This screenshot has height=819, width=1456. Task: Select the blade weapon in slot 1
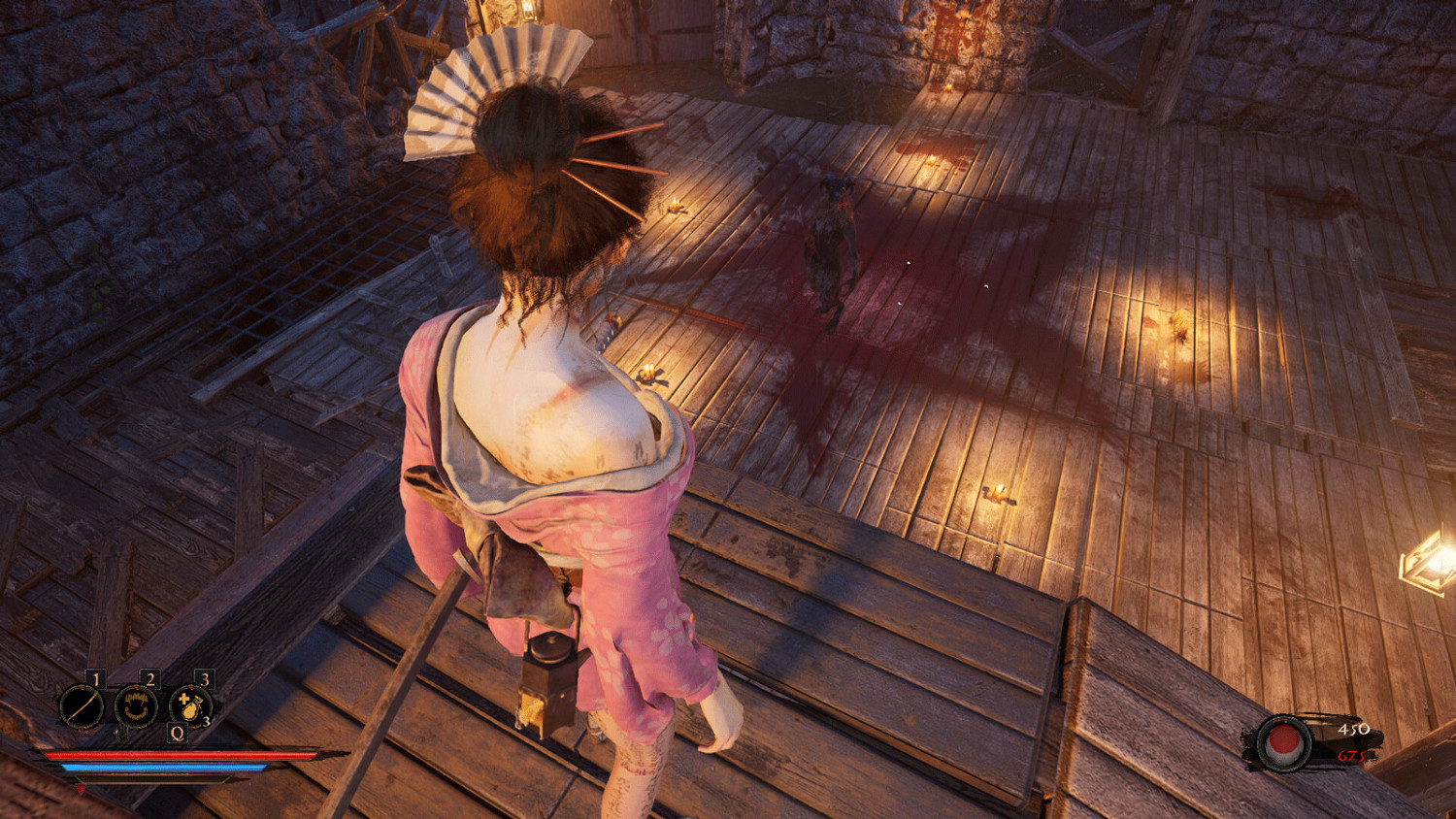(82, 706)
